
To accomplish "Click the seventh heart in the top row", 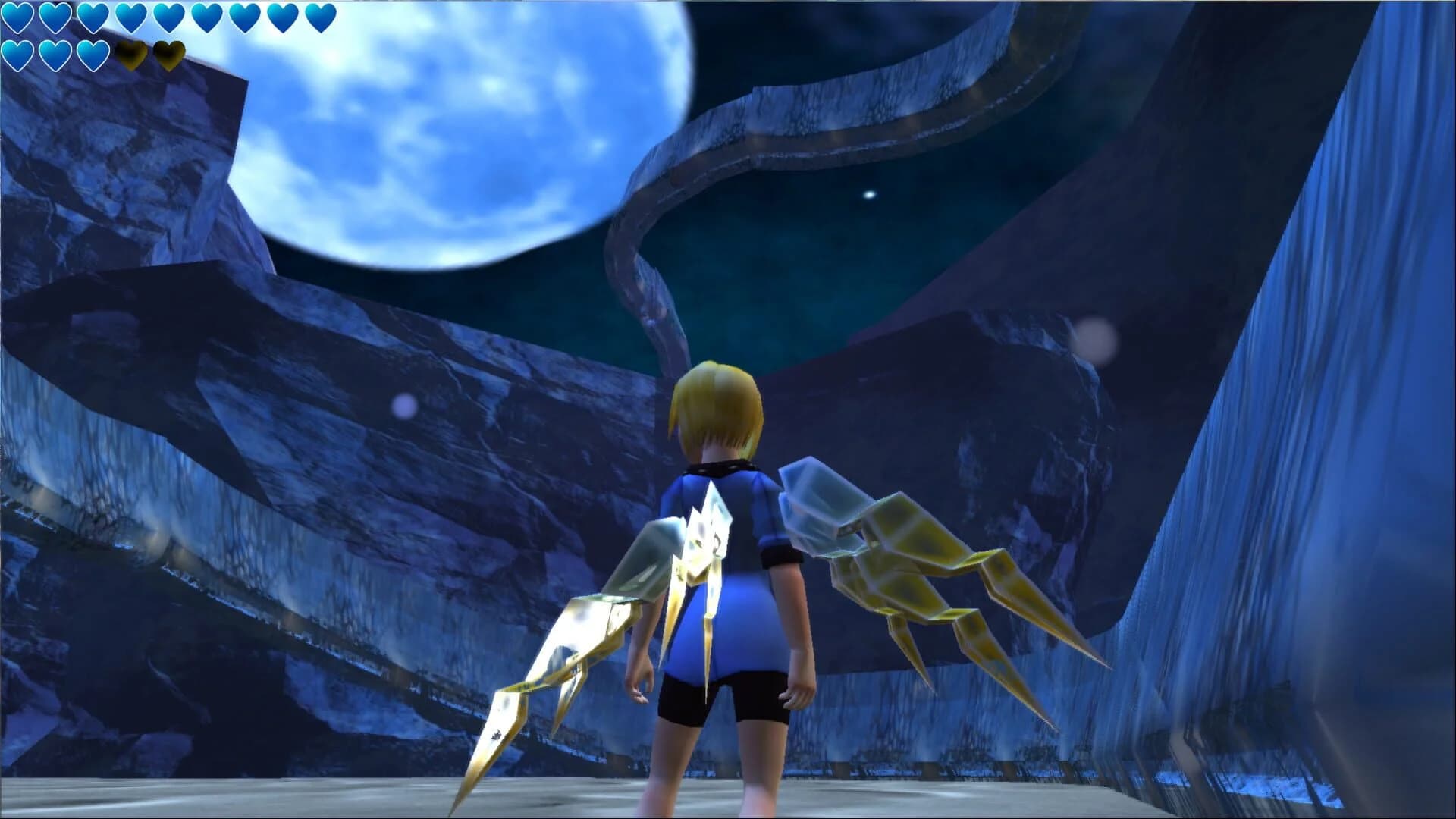I will coord(243,17).
